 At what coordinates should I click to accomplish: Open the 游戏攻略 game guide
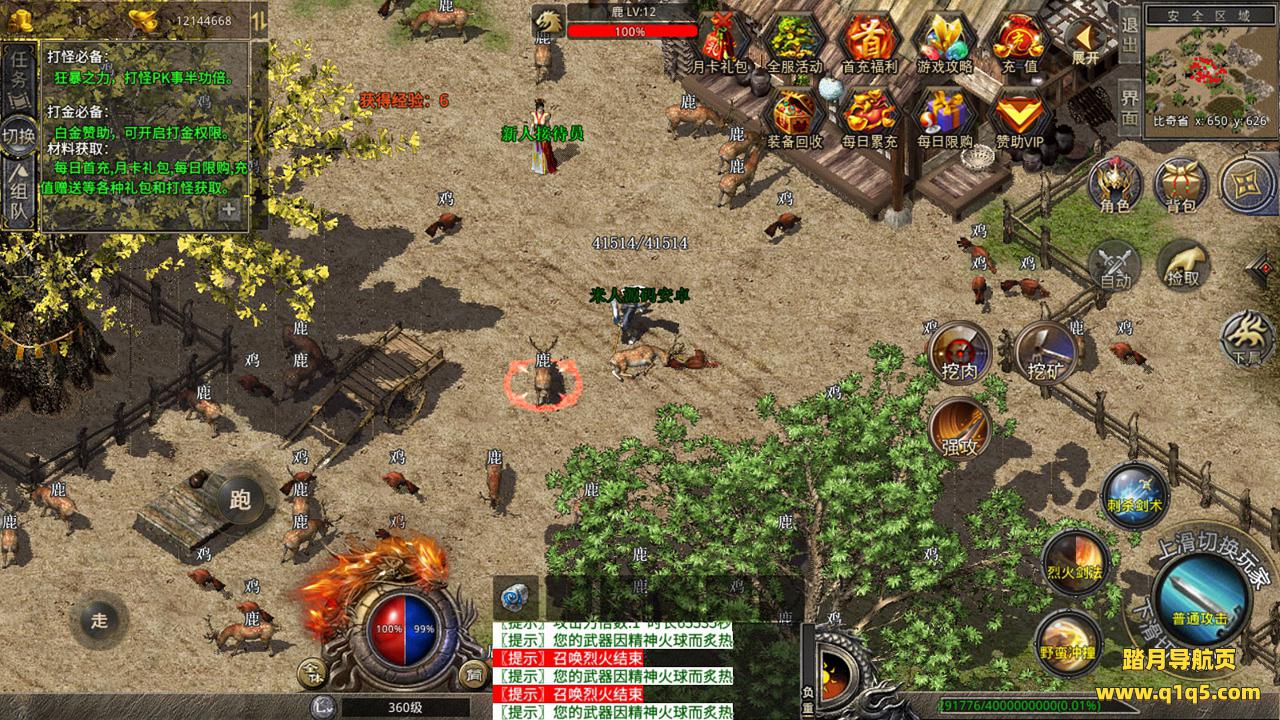(944, 42)
